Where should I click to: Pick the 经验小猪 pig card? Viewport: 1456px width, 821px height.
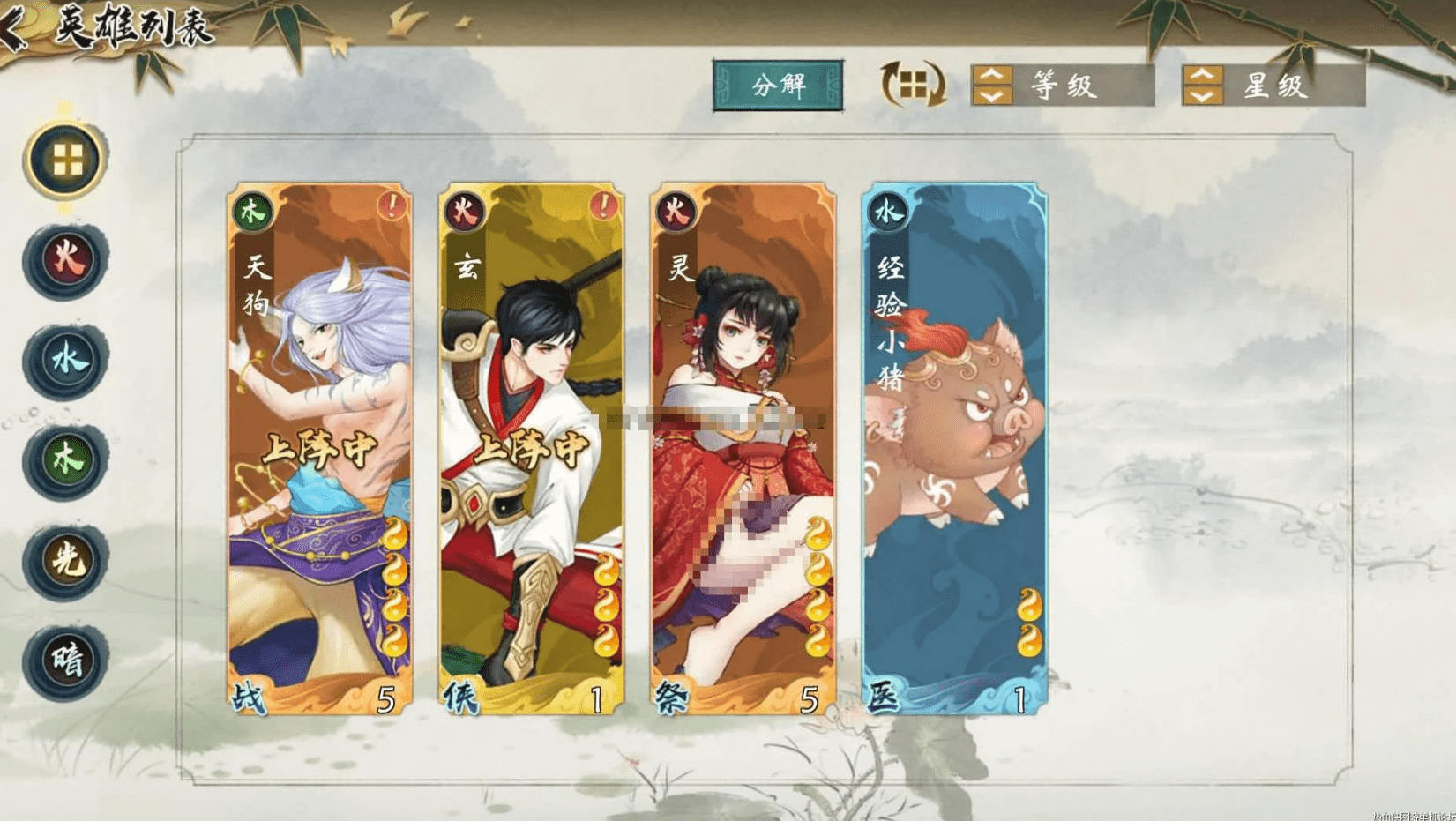pyautogui.click(x=954, y=448)
